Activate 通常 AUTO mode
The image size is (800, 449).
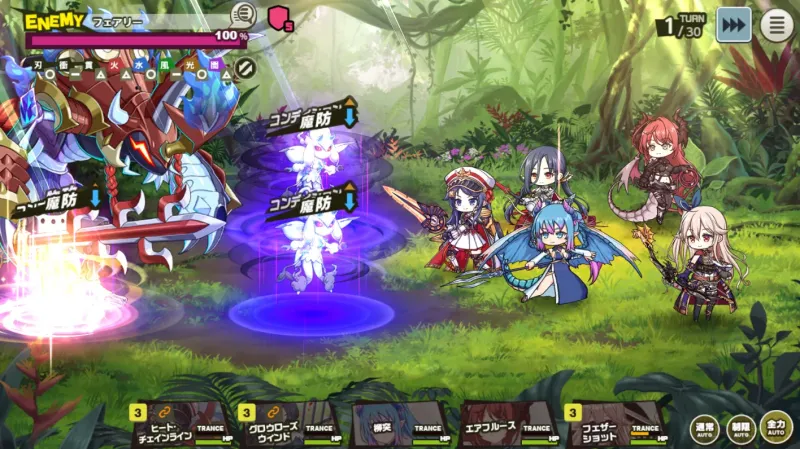click(705, 428)
